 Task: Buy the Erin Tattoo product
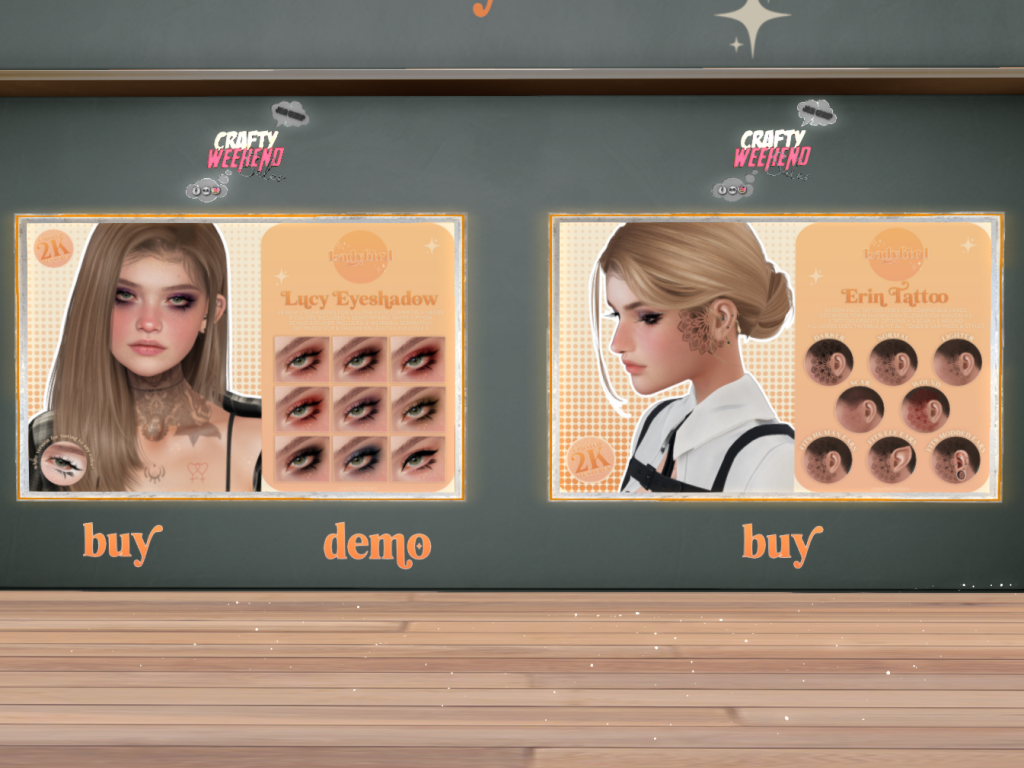(x=781, y=543)
